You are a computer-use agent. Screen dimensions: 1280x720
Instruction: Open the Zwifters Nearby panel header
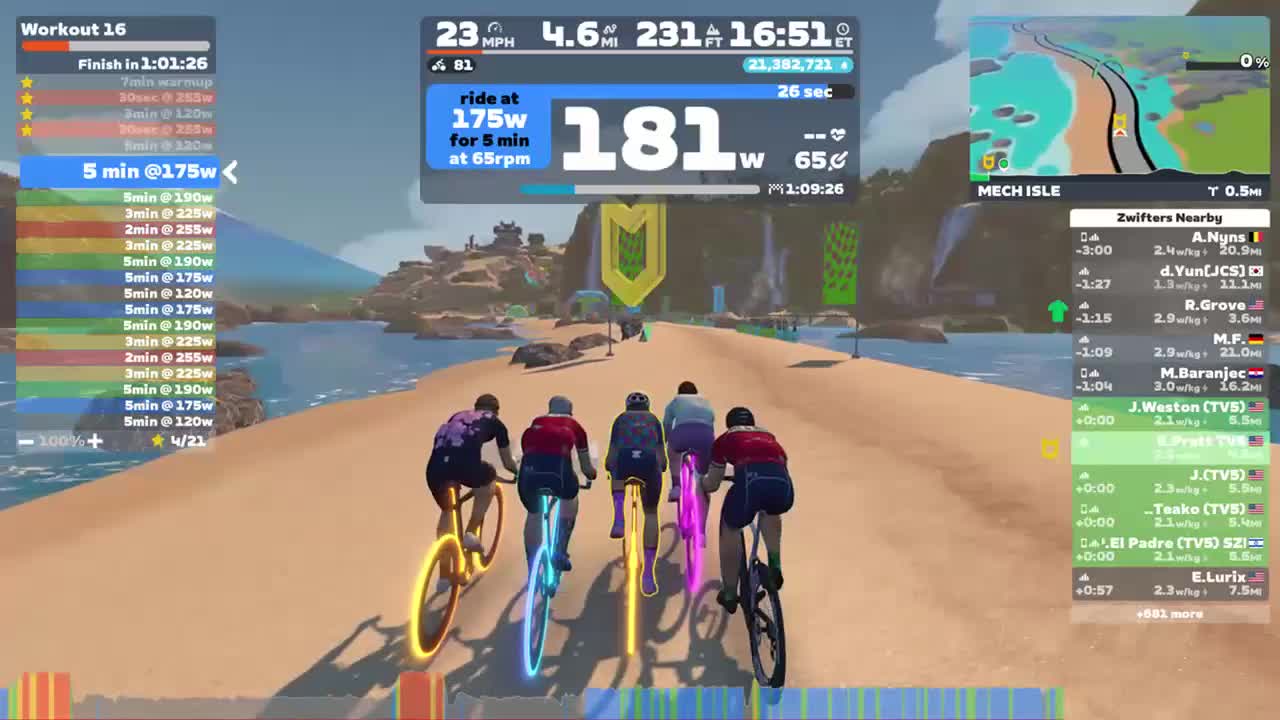(1168, 217)
